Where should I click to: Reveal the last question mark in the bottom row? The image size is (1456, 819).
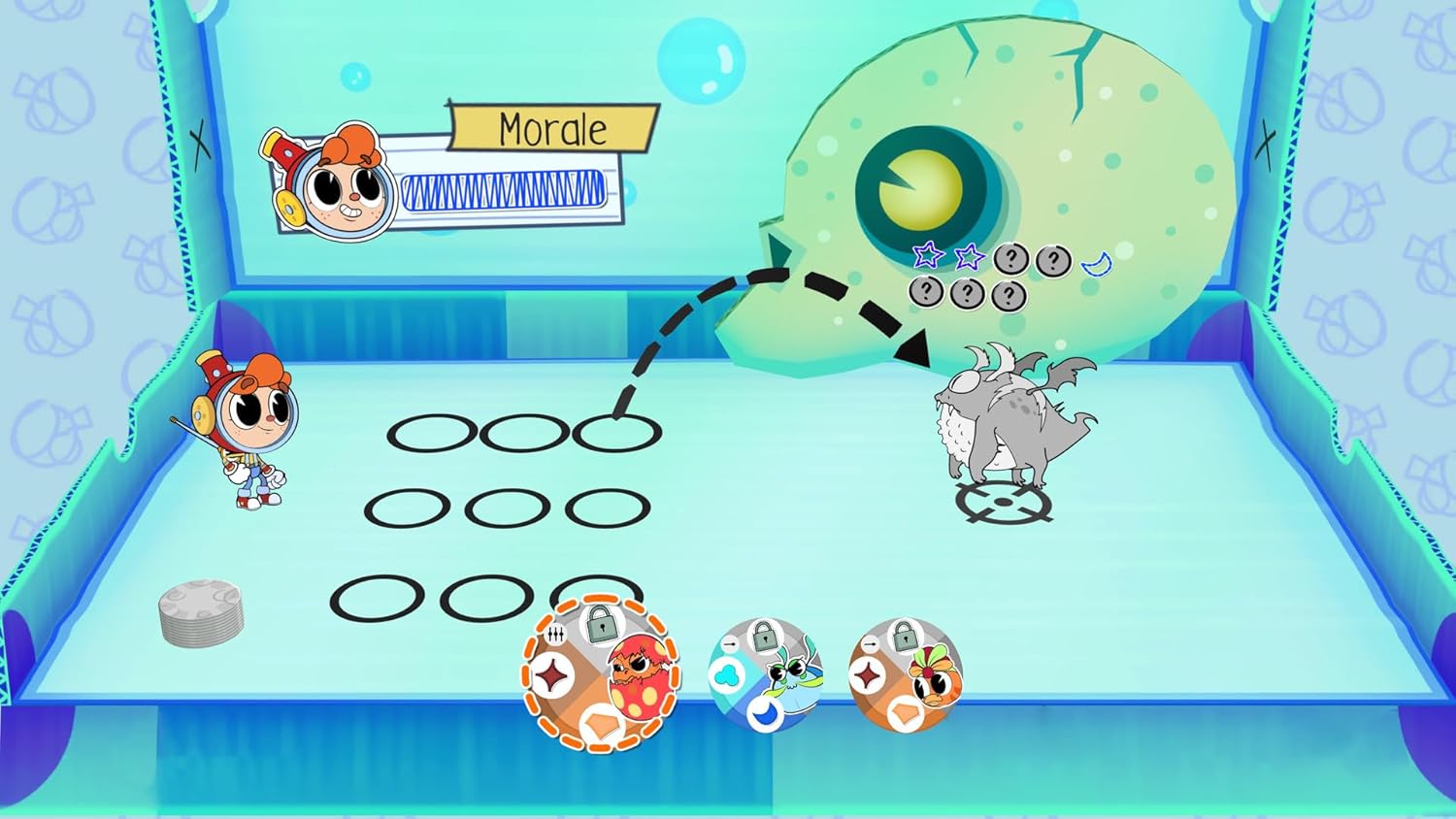pos(1009,296)
